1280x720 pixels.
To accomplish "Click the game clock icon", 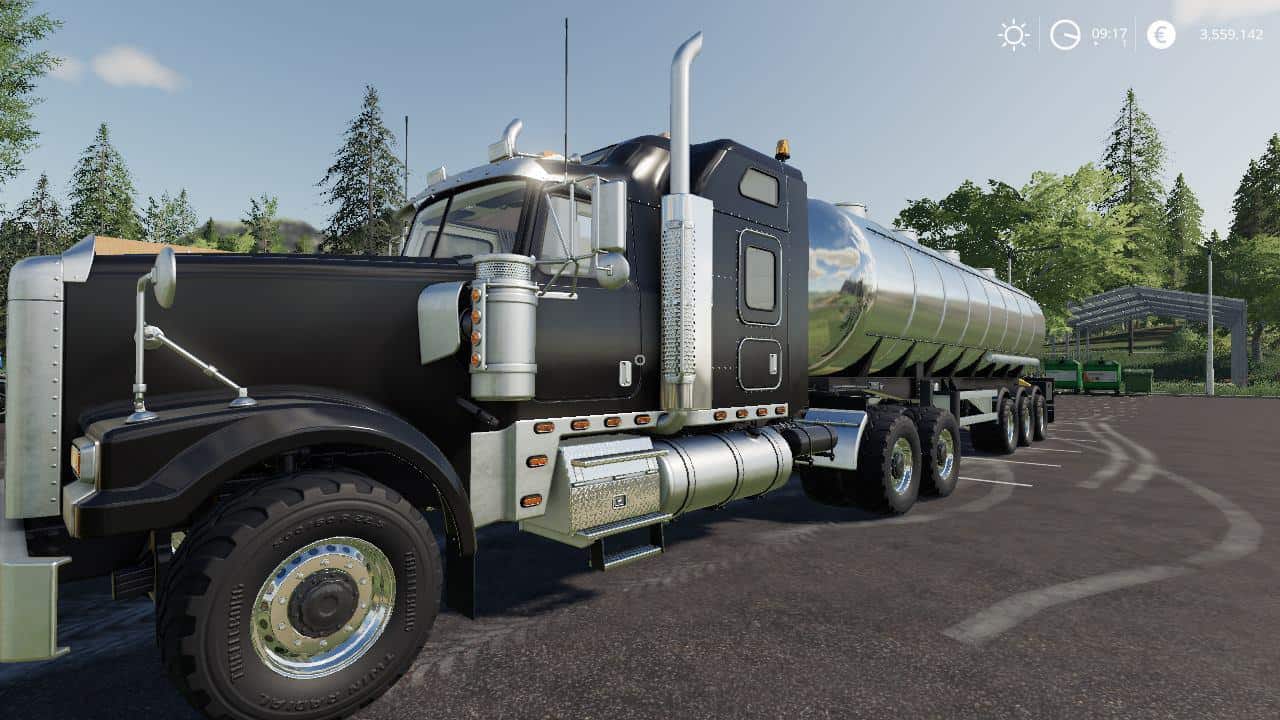I will click(1065, 35).
